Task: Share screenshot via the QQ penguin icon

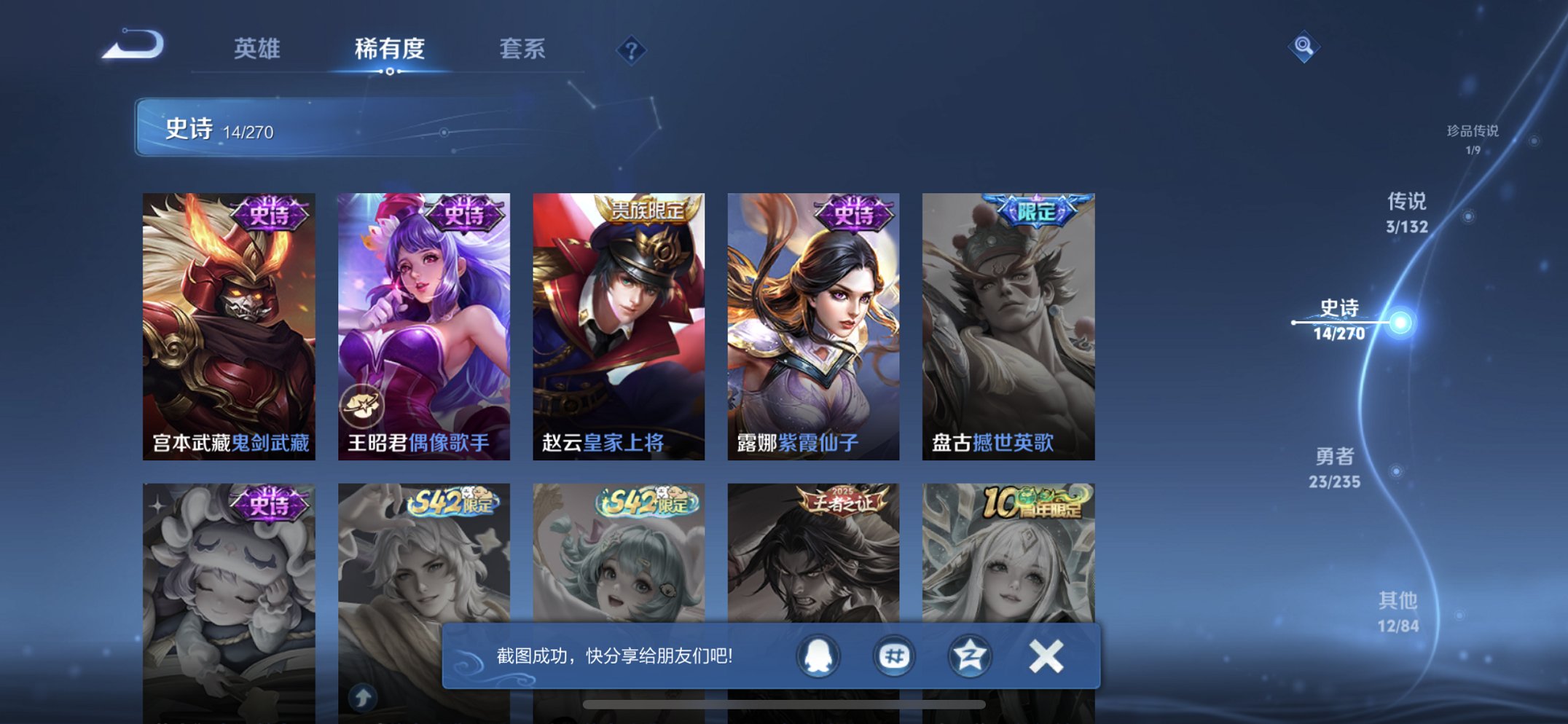Action: click(x=819, y=655)
